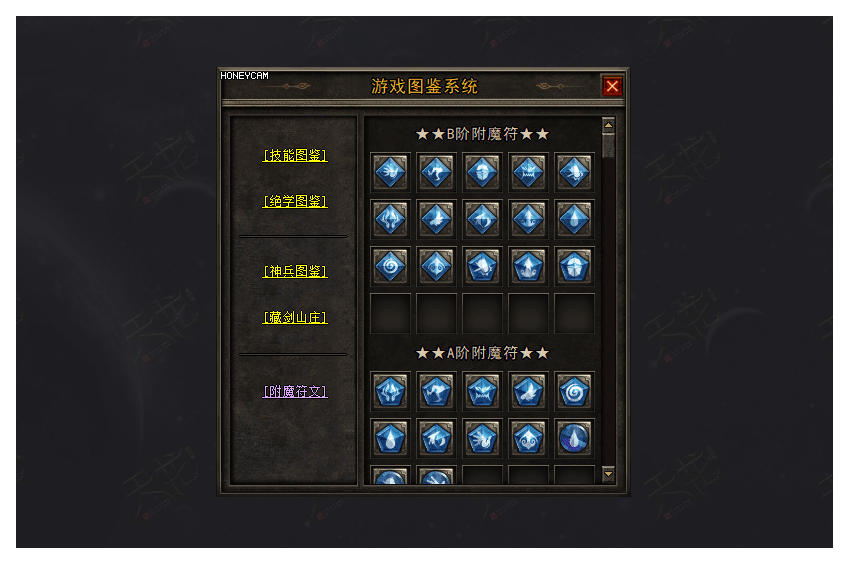This screenshot has height=563, width=848.
Task: Close the 游戏图鉴系统 window with the red X
Action: pos(612,86)
